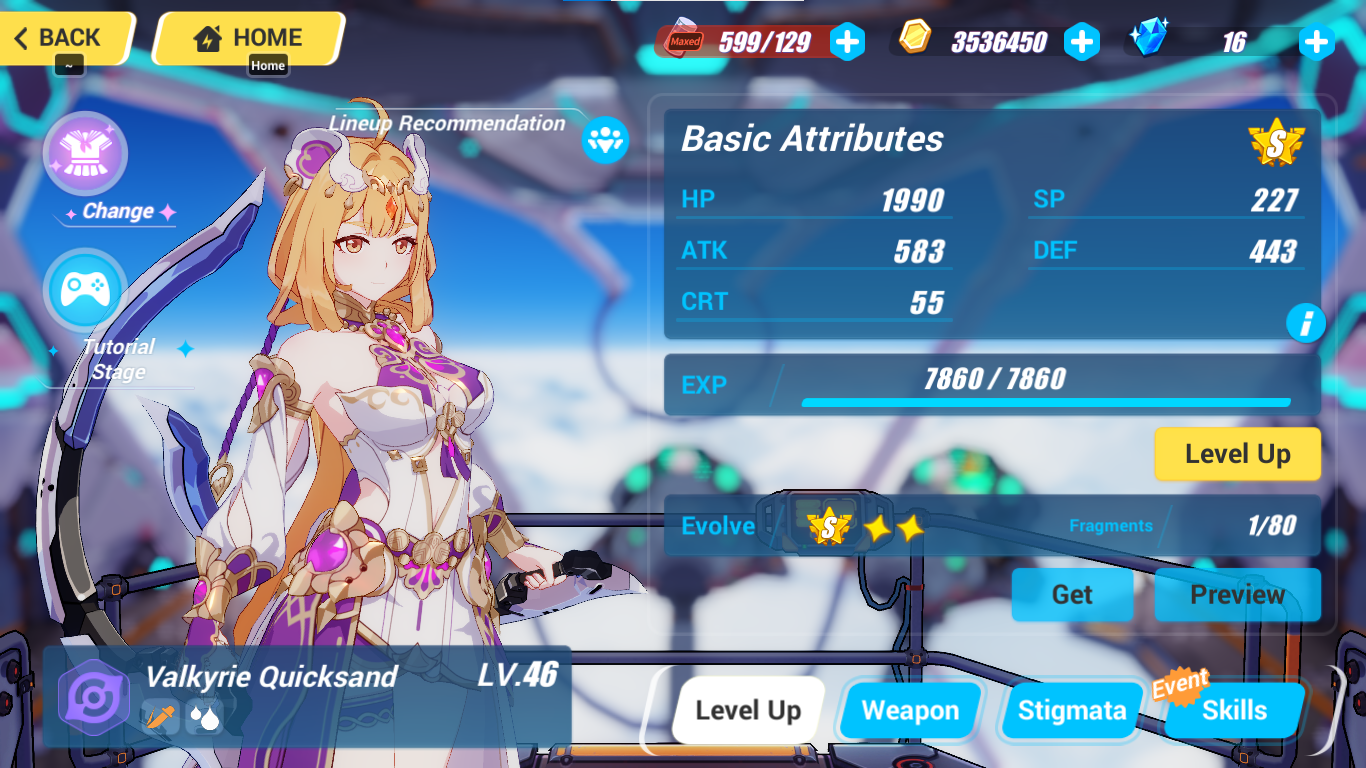The width and height of the screenshot is (1366, 768).
Task: Switch to the Weapon tab
Action: pyautogui.click(x=909, y=710)
